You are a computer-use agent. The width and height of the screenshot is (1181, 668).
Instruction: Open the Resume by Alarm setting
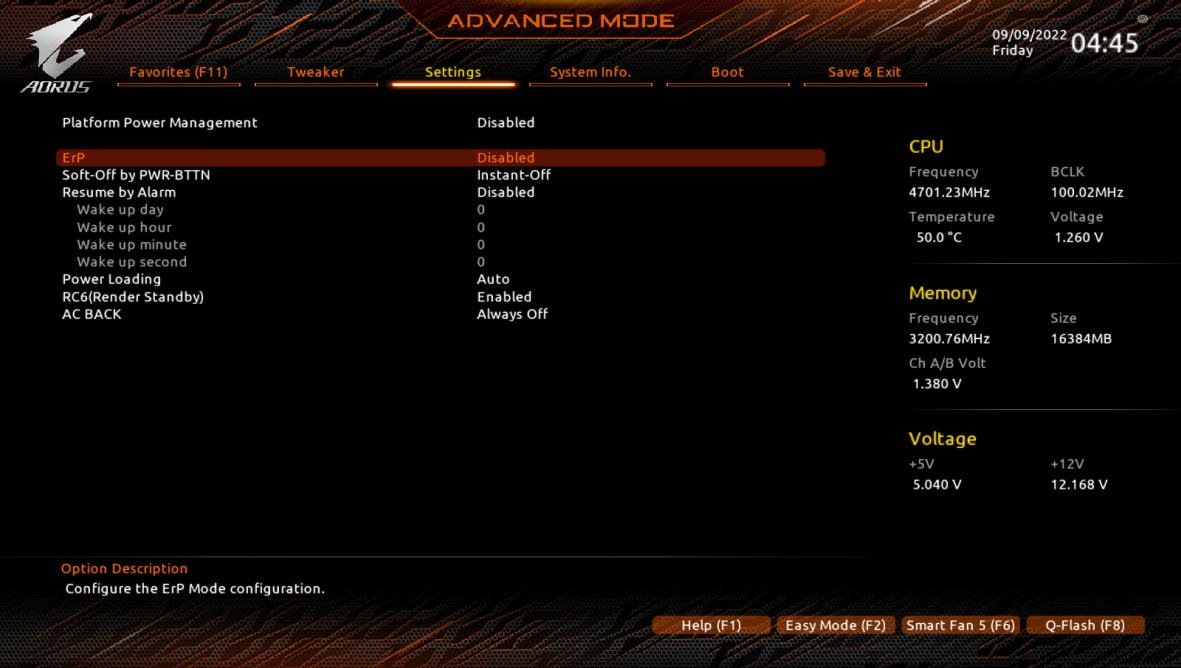pos(119,192)
